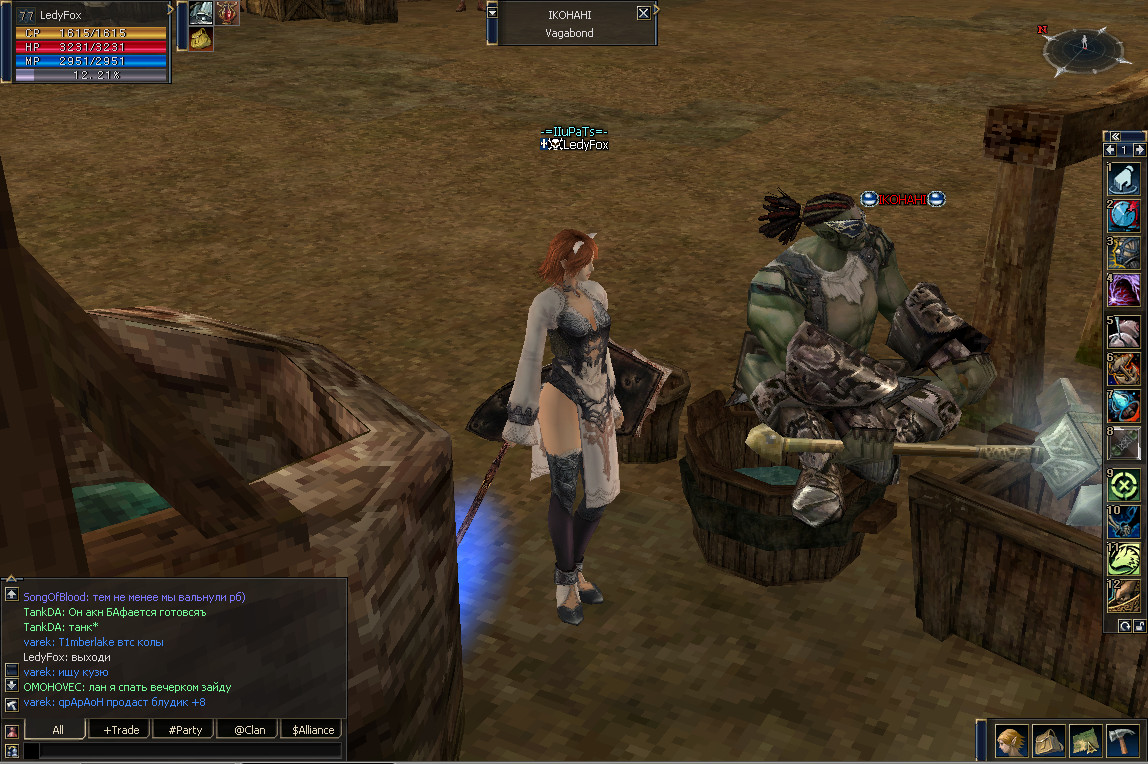Activate the green crosshair action in slot 9
The width and height of the screenshot is (1148, 764).
point(1125,486)
